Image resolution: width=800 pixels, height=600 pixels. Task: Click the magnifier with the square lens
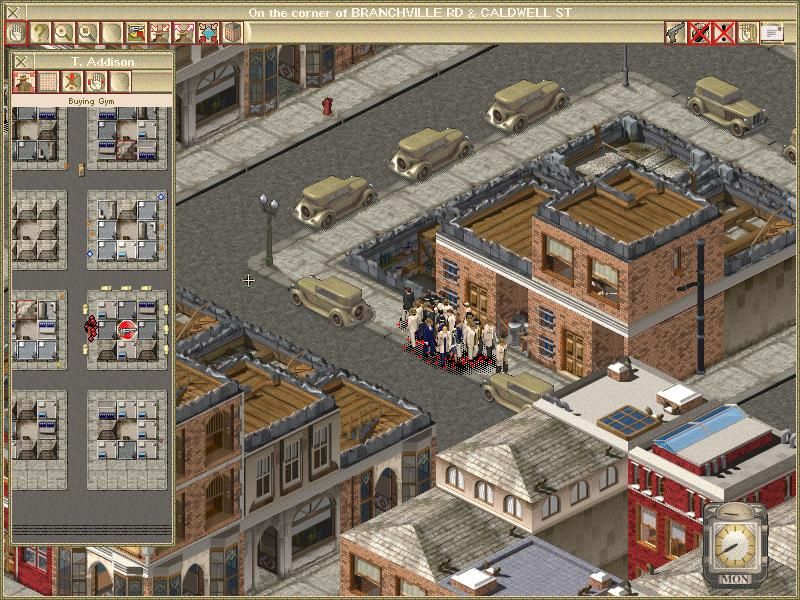tap(88, 32)
